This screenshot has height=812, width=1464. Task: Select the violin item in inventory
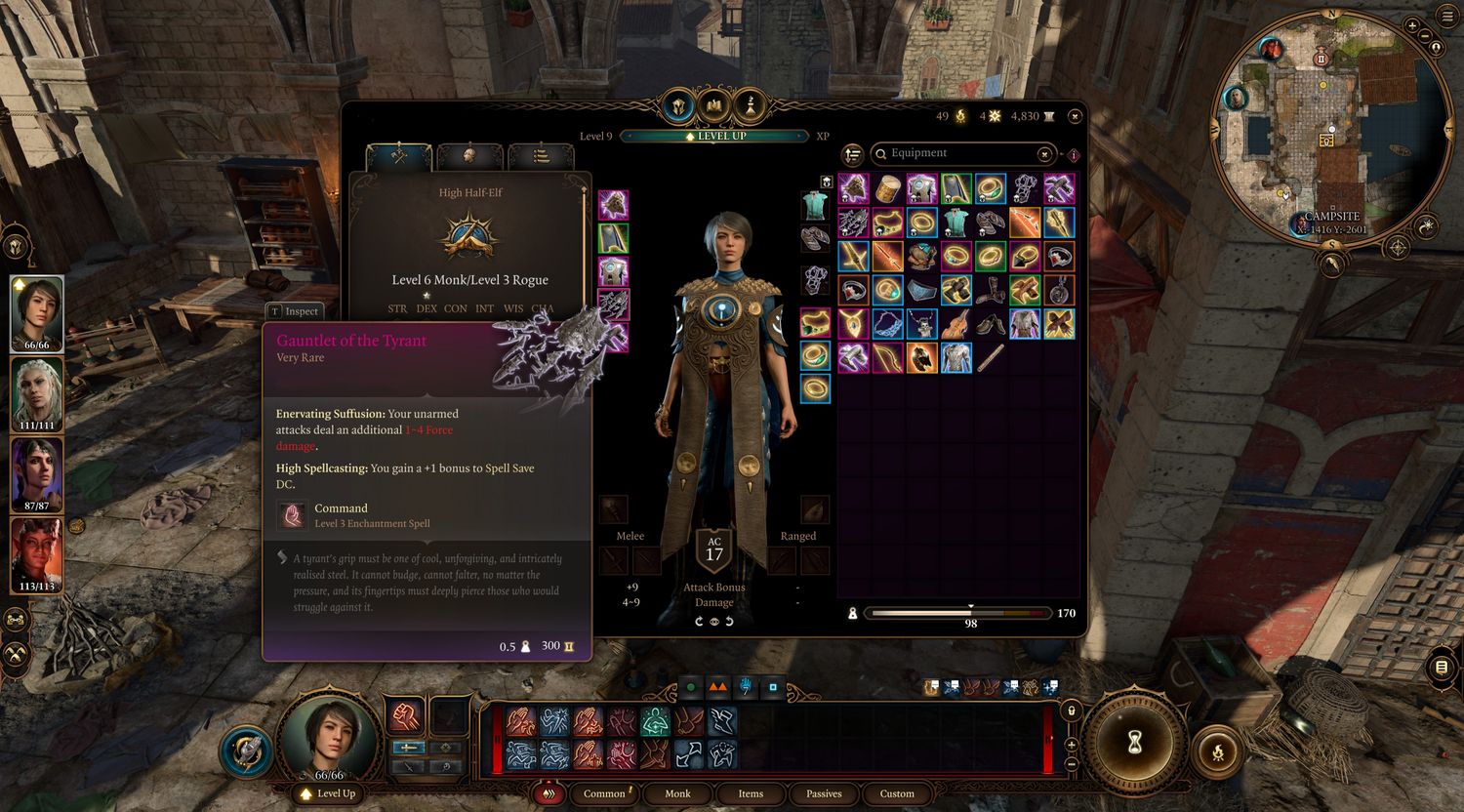[x=956, y=323]
